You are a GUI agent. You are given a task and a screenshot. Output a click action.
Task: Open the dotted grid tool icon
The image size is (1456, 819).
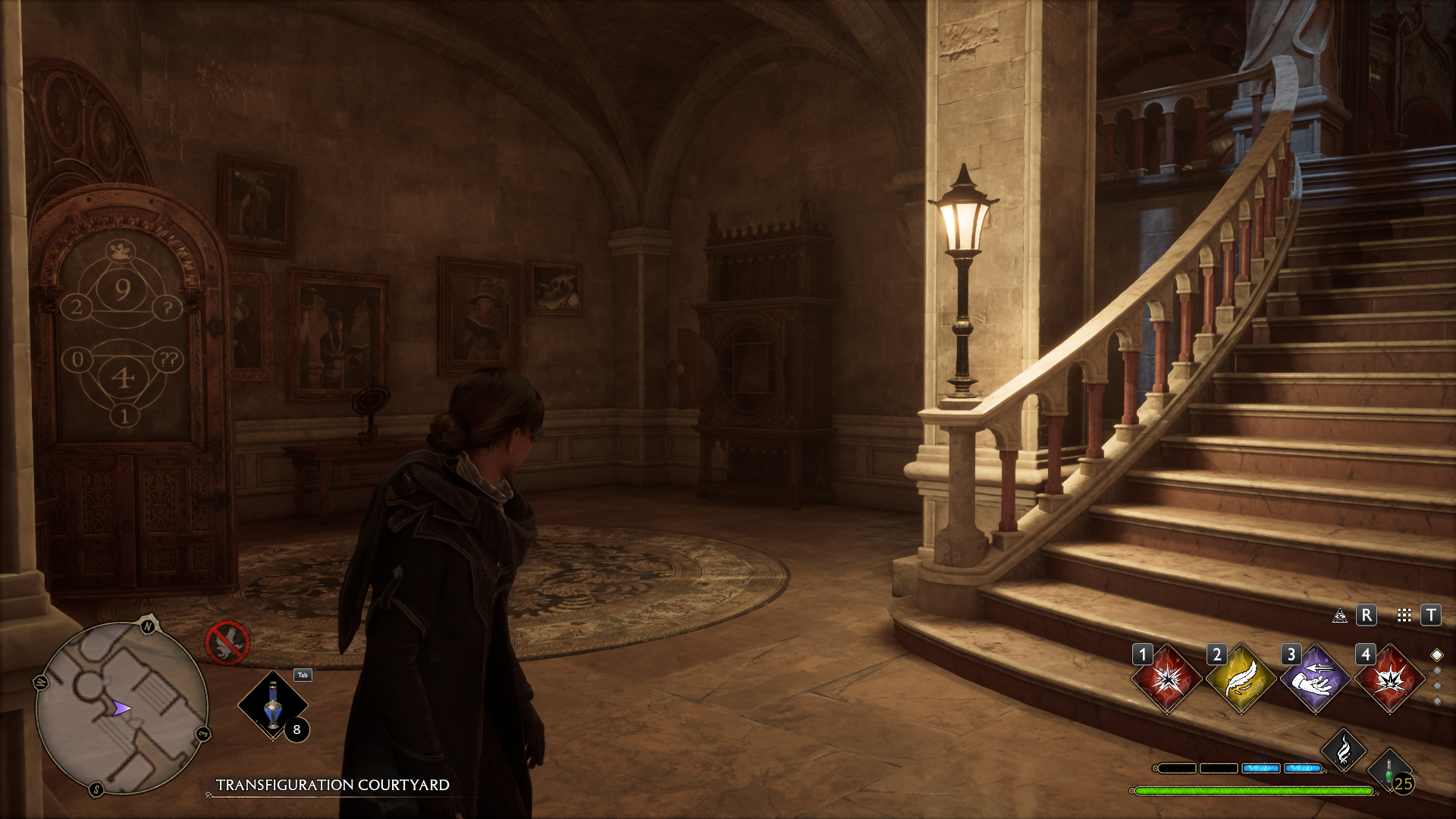pyautogui.click(x=1404, y=616)
